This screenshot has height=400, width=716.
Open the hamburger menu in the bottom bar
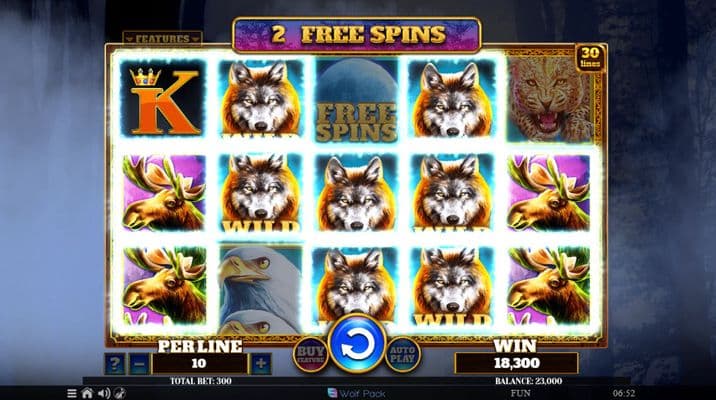point(71,393)
